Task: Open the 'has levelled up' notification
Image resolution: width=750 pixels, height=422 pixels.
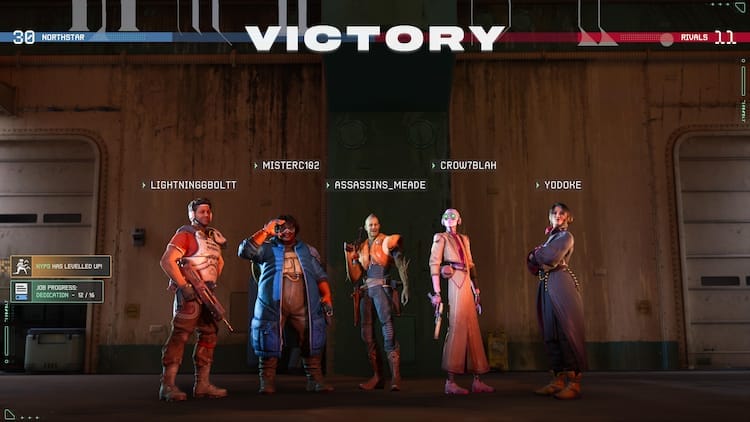Action: [61, 266]
